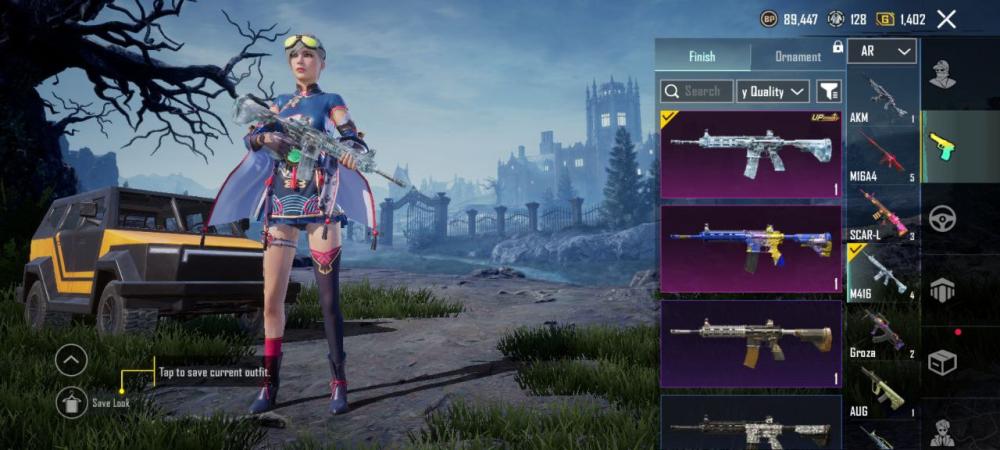Select the blue and yellow M416 finish
This screenshot has height=450, width=1000.
(x=750, y=249)
